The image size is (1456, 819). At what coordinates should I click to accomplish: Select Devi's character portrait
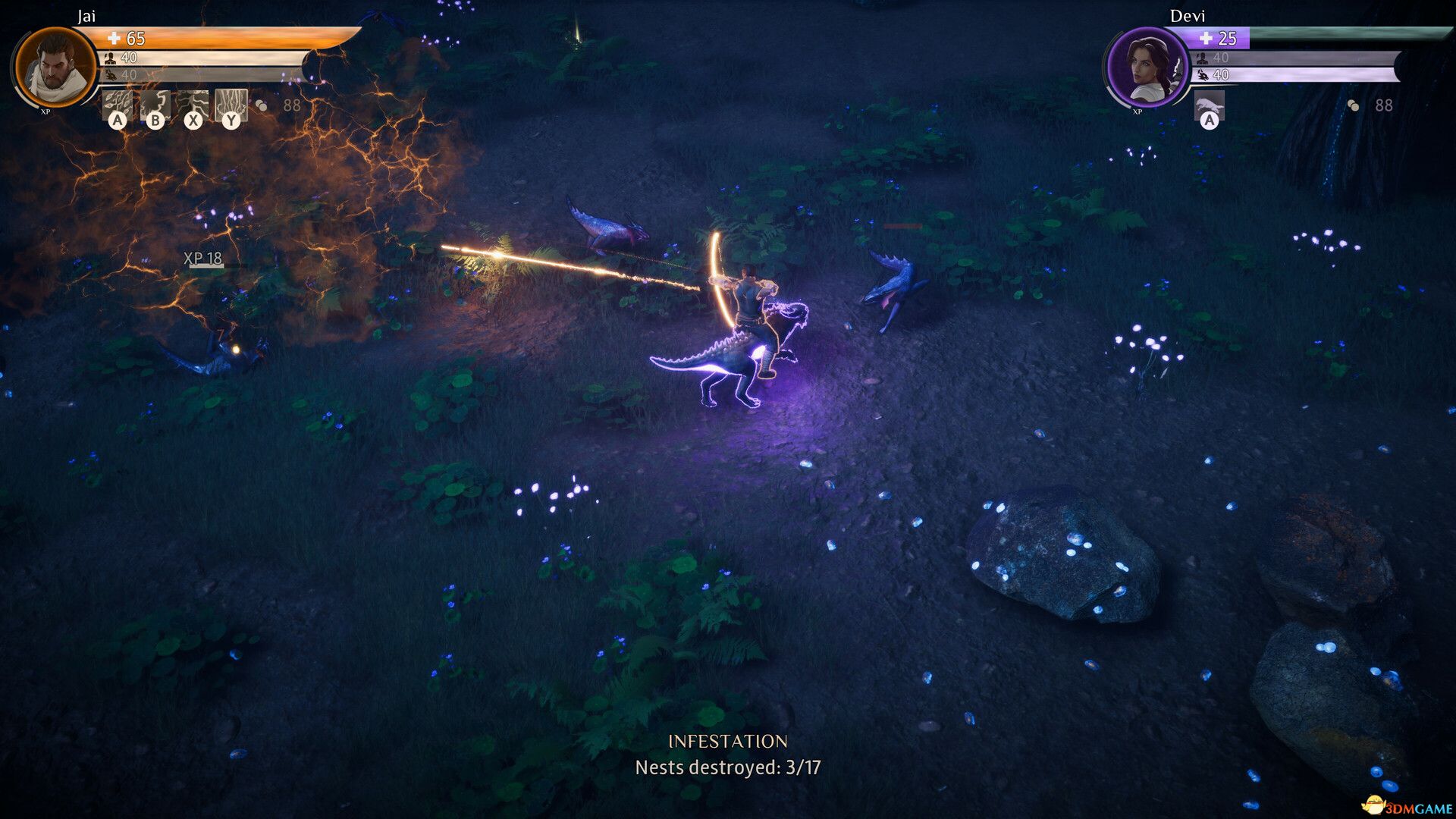coord(1147,68)
